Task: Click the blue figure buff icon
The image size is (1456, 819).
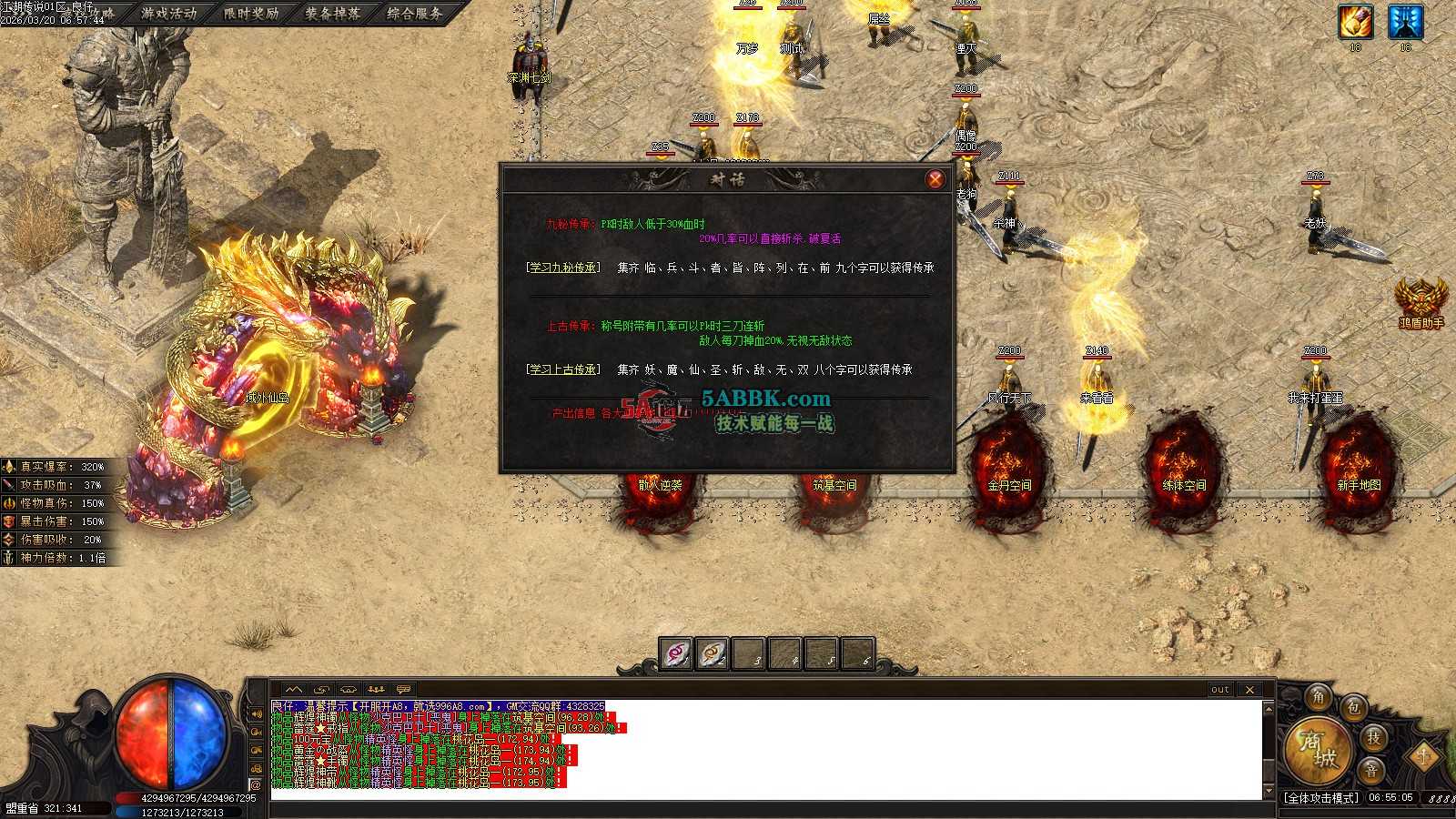Action: pos(1405,22)
